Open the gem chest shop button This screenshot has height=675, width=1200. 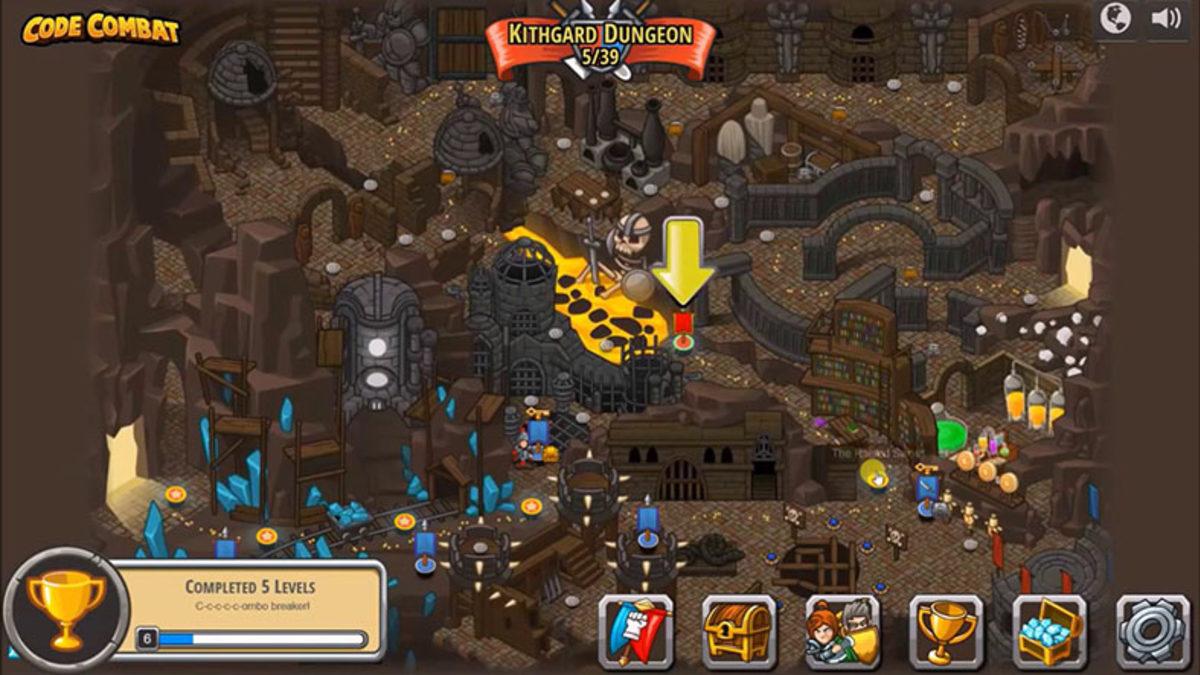[x=1050, y=631]
